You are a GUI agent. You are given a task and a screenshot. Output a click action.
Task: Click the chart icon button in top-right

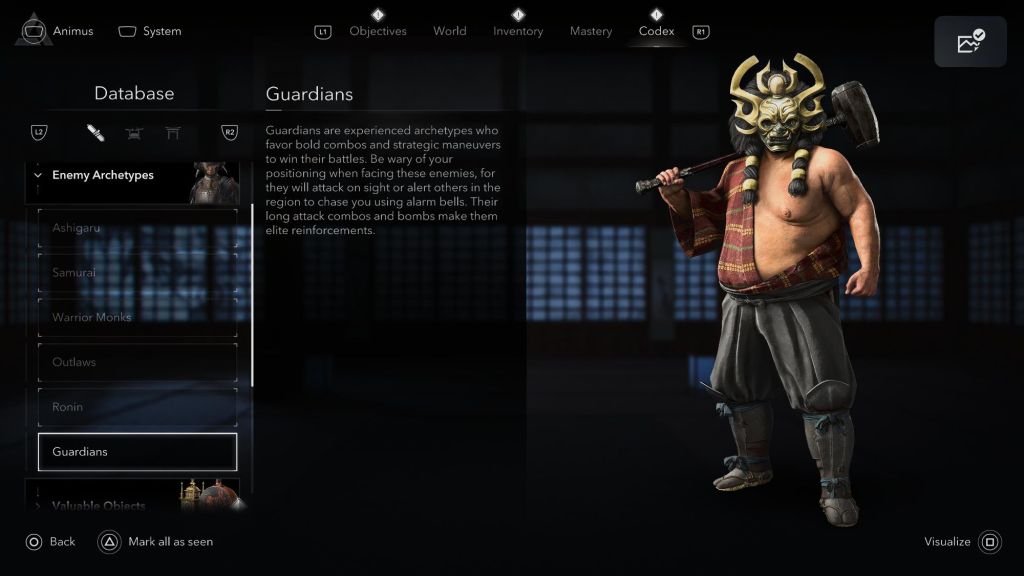pos(970,42)
